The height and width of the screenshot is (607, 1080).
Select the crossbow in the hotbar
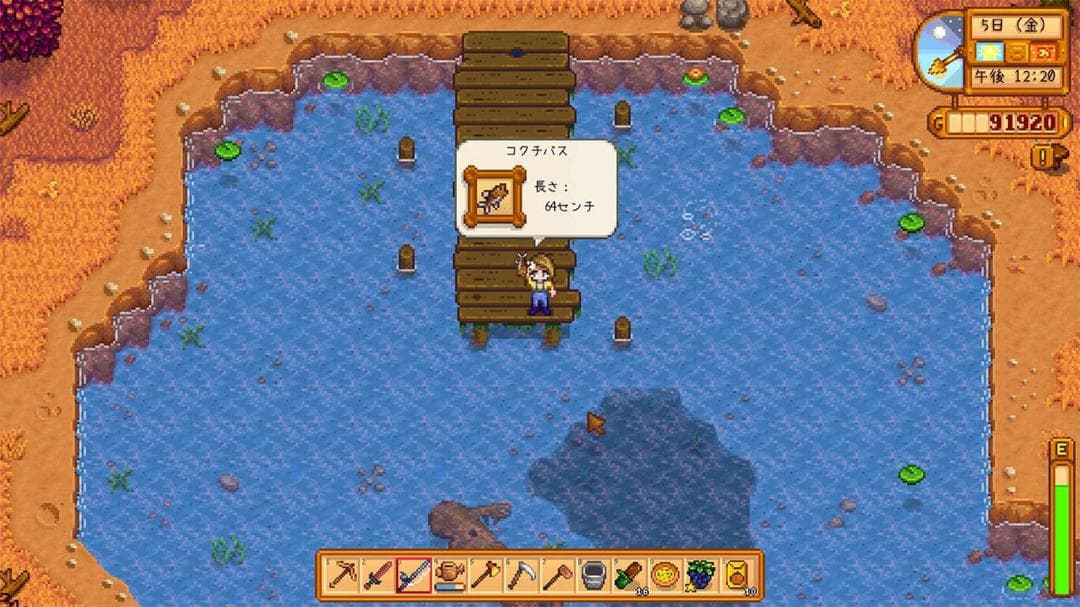pyautogui.click(x=342, y=575)
